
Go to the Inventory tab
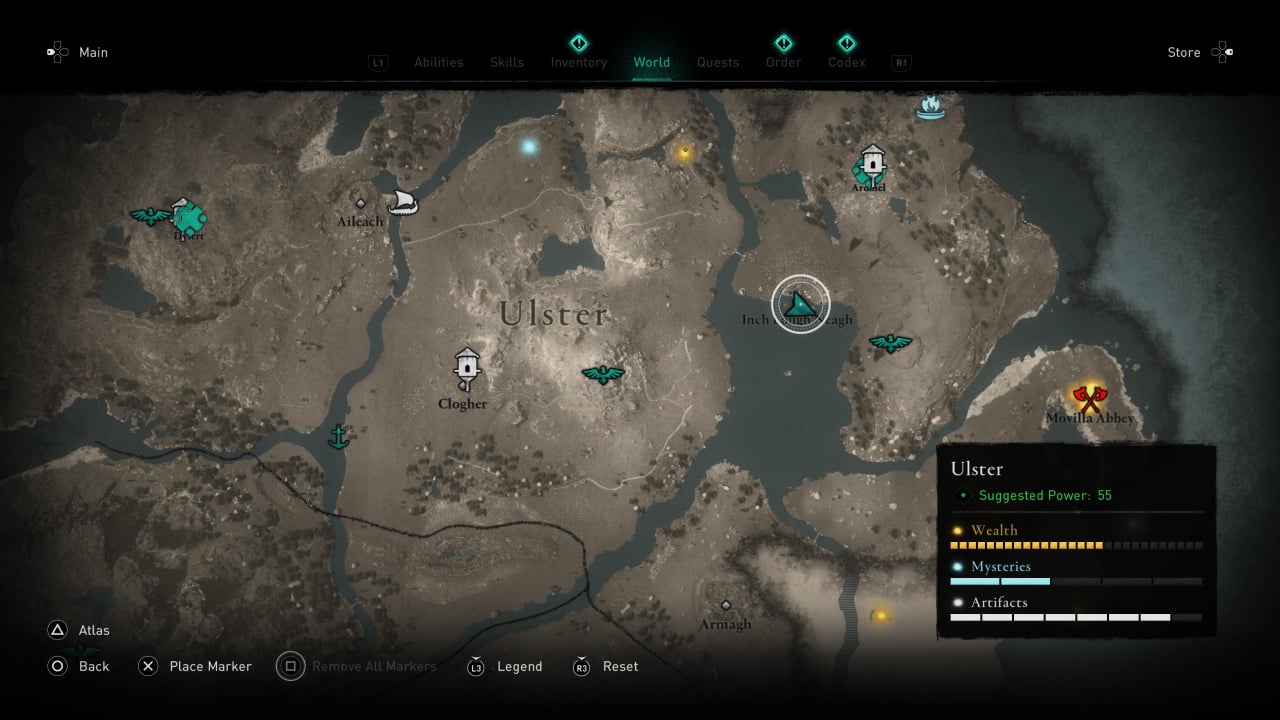(578, 62)
